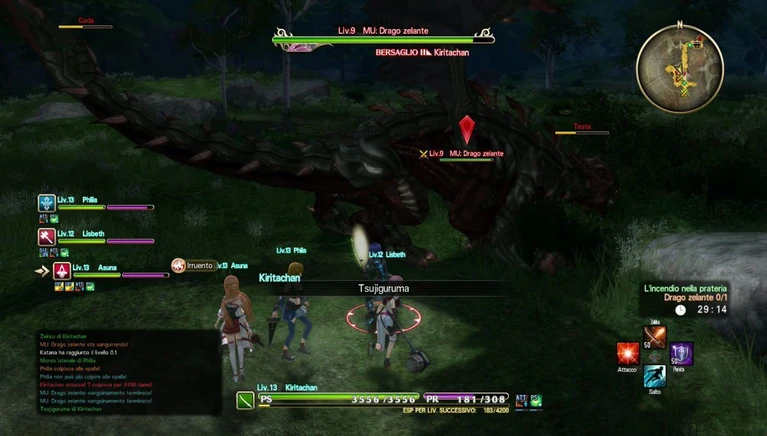Image resolution: width=767 pixels, height=436 pixels.
Task: Click the Irruento command bubble
Action: pyautogui.click(x=193, y=266)
